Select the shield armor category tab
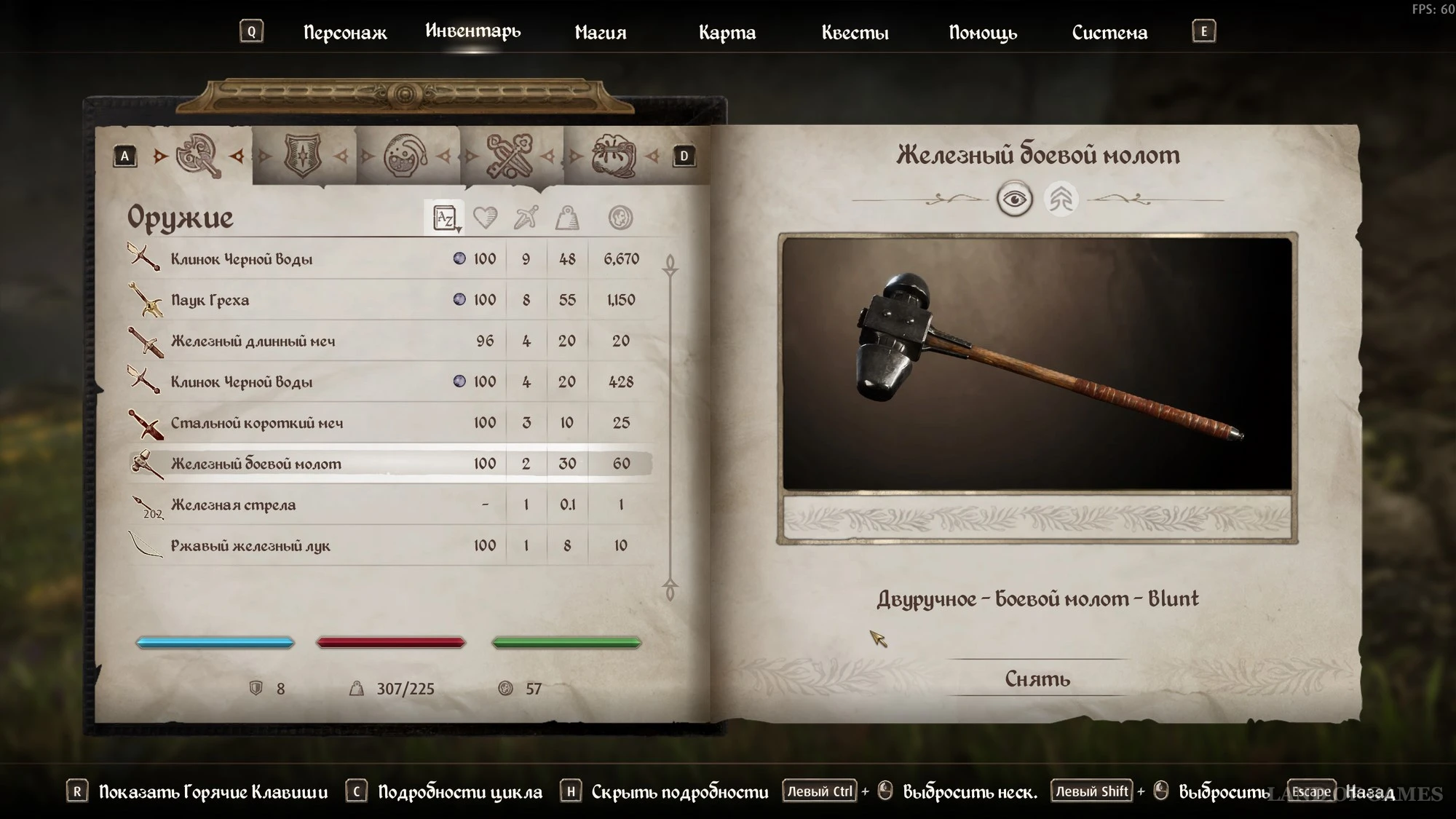Image resolution: width=1456 pixels, height=819 pixels. coord(303,155)
